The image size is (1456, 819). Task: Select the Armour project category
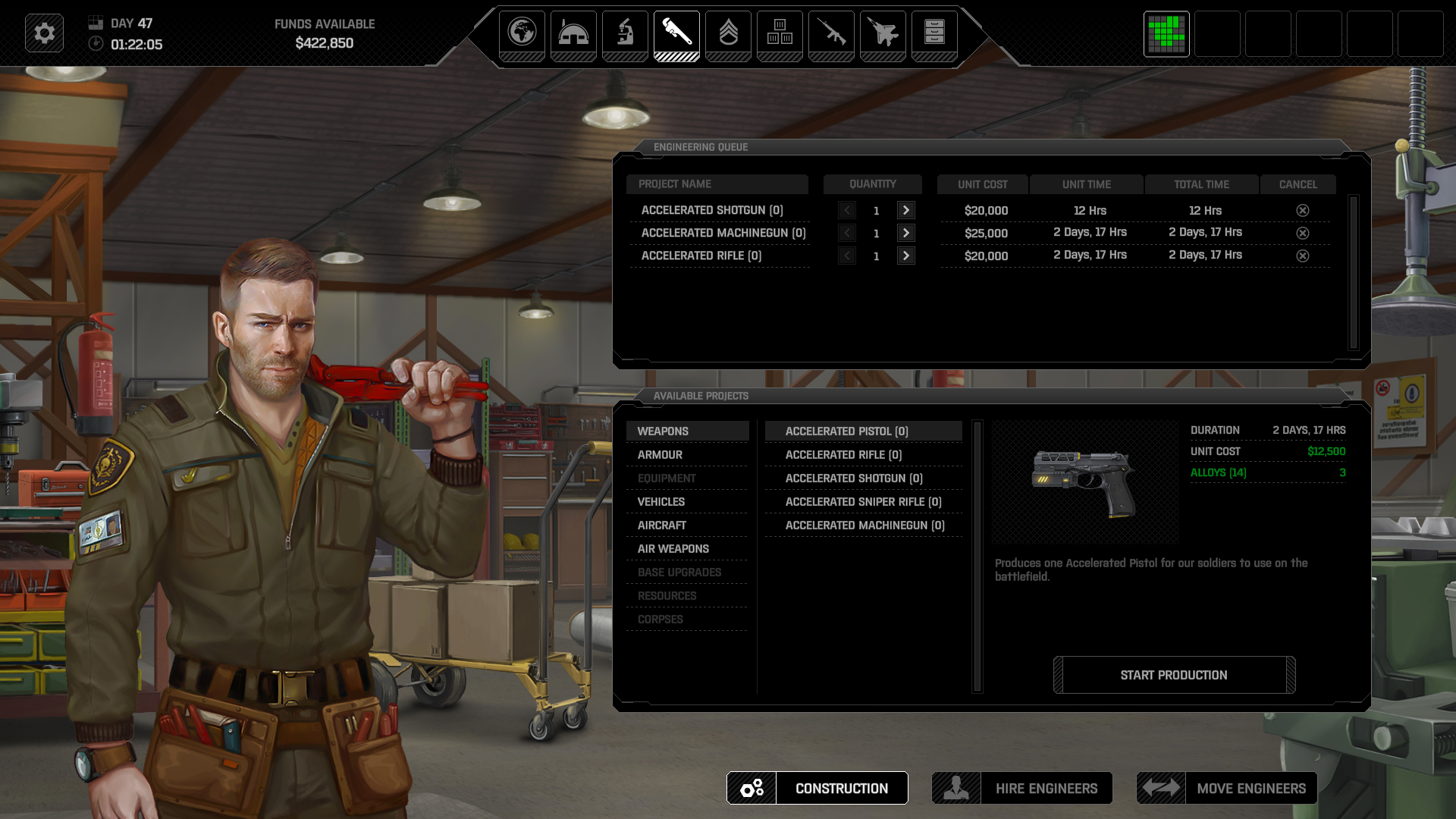pyautogui.click(x=660, y=455)
